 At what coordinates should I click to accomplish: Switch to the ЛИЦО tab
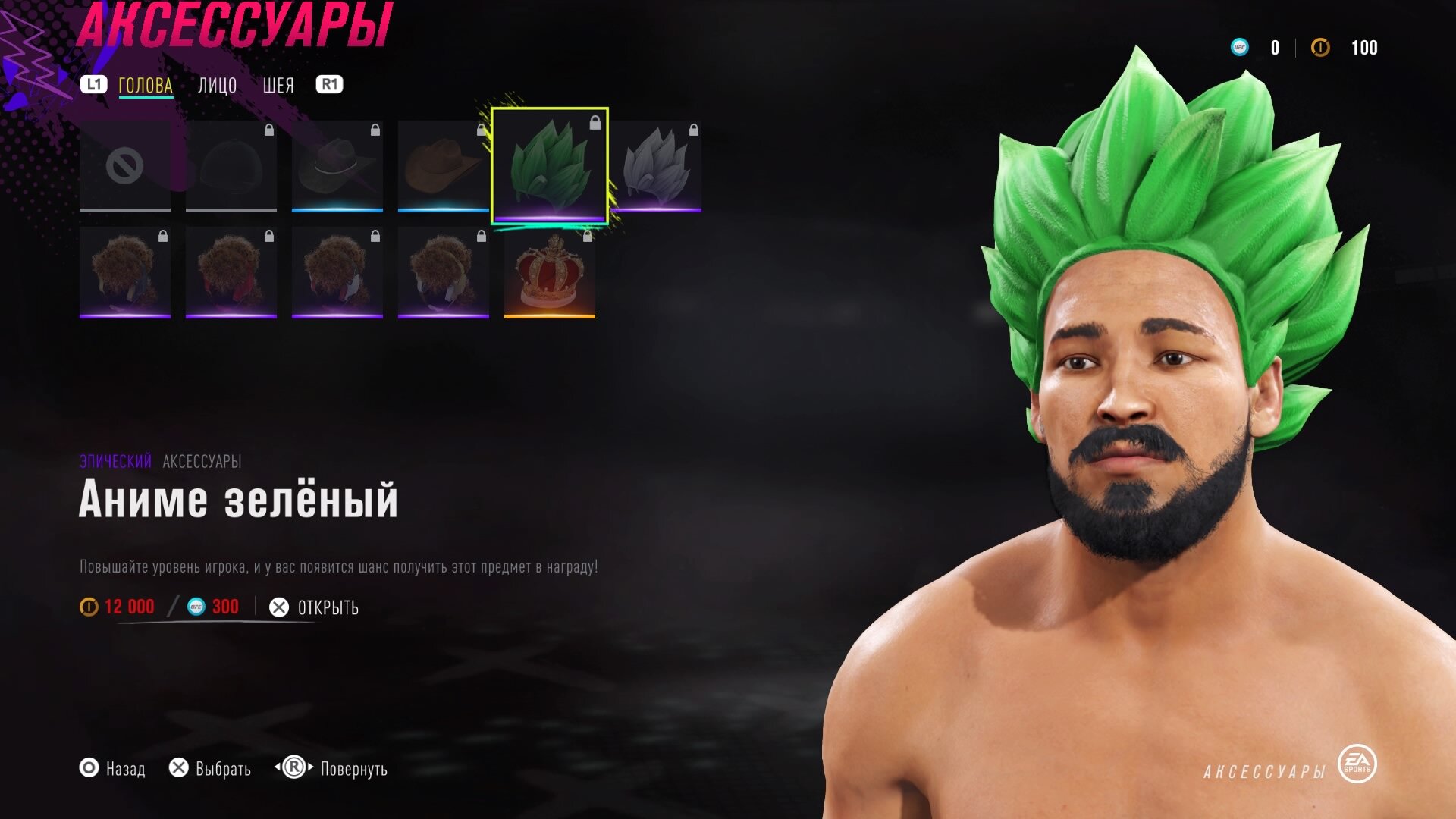click(217, 86)
